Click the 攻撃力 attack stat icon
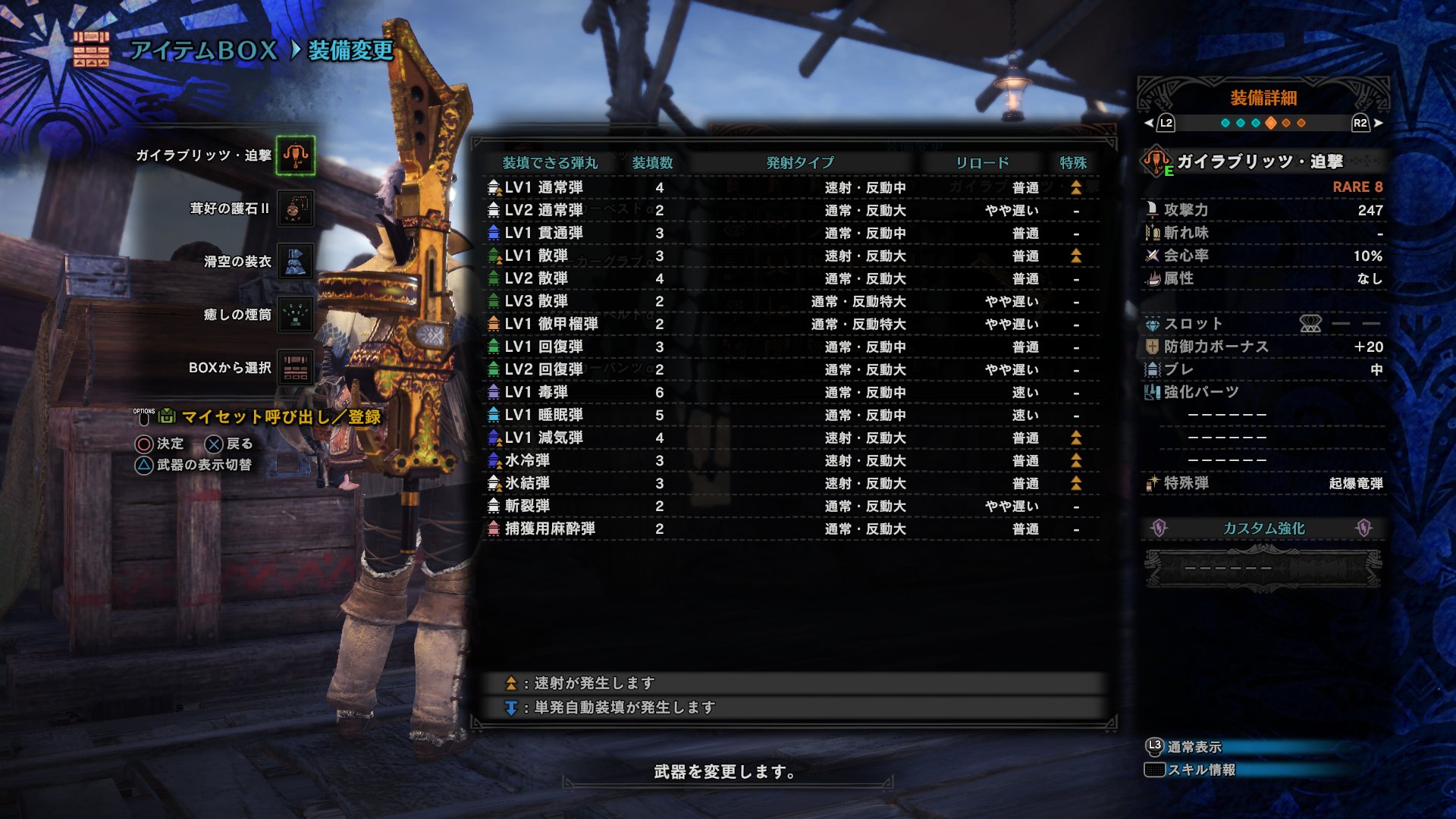 [1151, 209]
